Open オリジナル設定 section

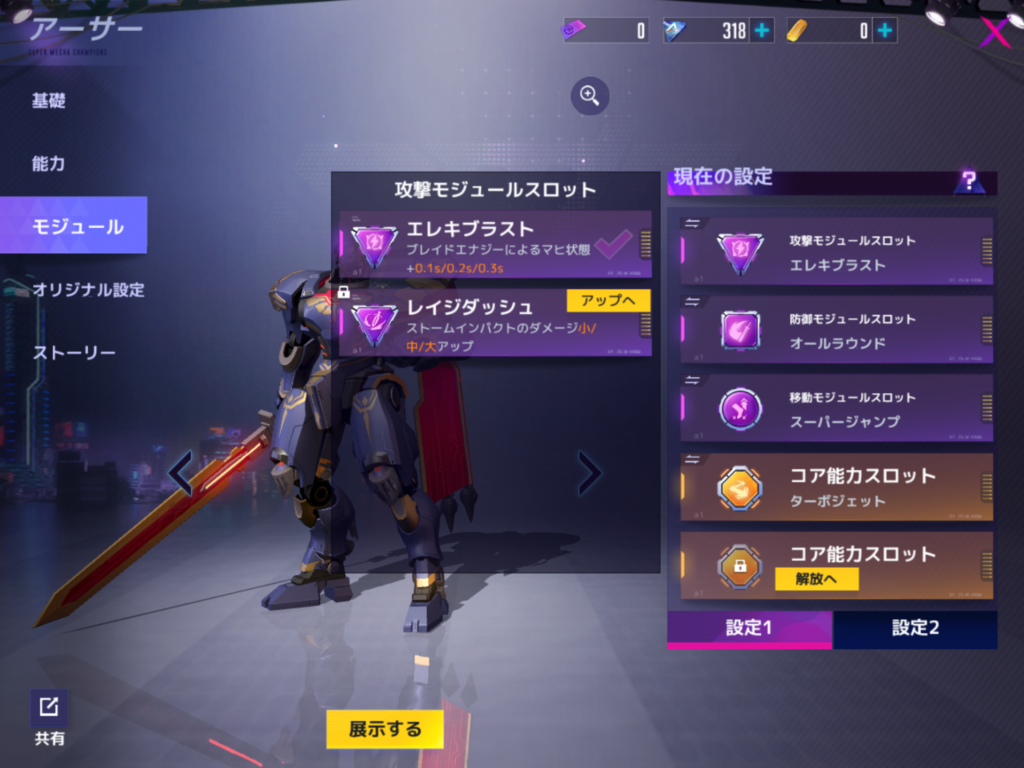[88, 290]
